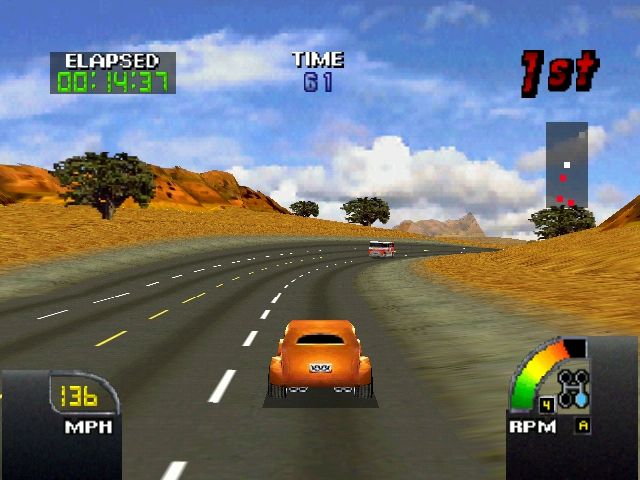Select the gear shifter diagram icon
640x480 pixels.
pos(574,387)
